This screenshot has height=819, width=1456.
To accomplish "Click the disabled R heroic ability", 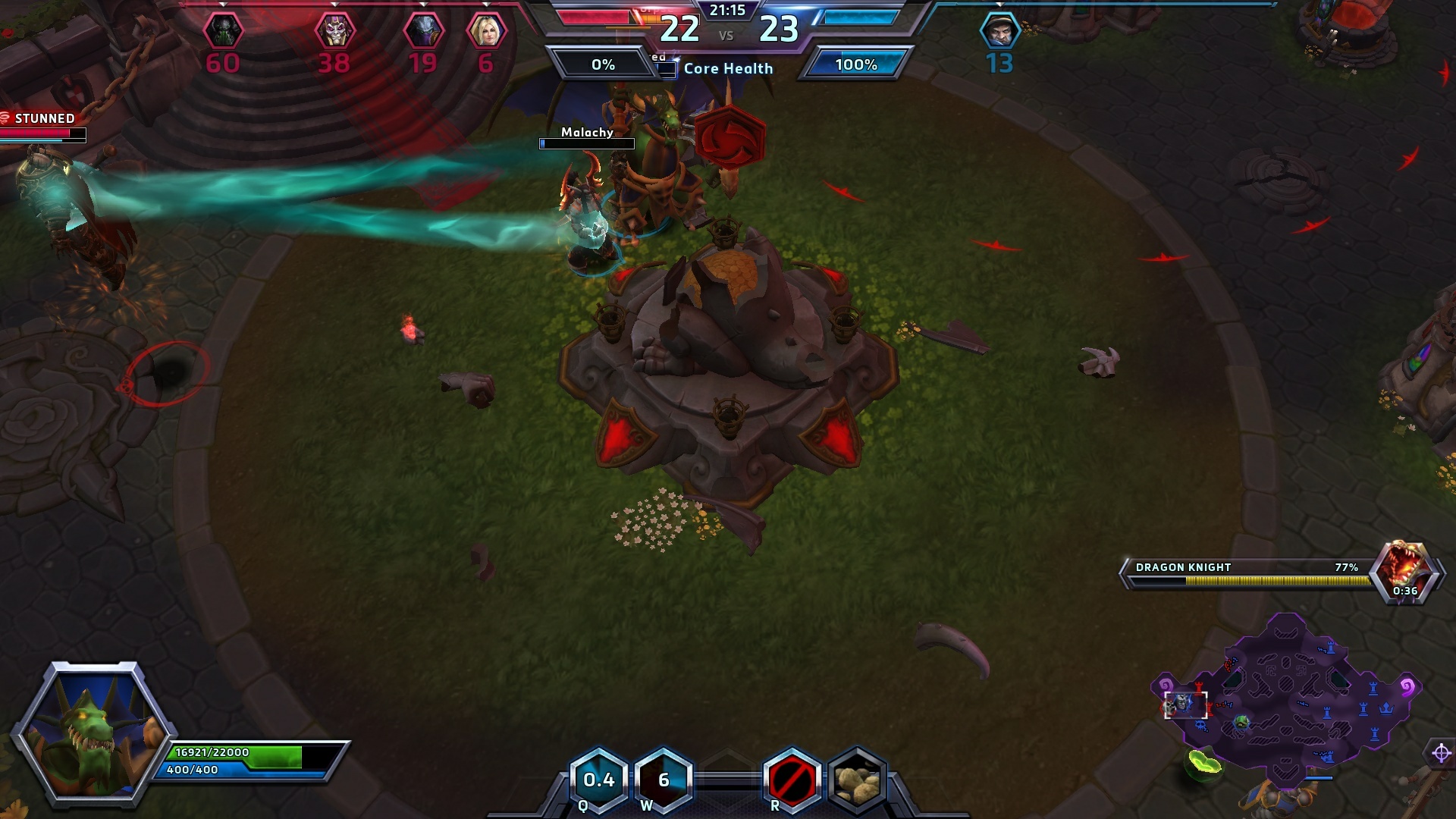I will tap(792, 780).
